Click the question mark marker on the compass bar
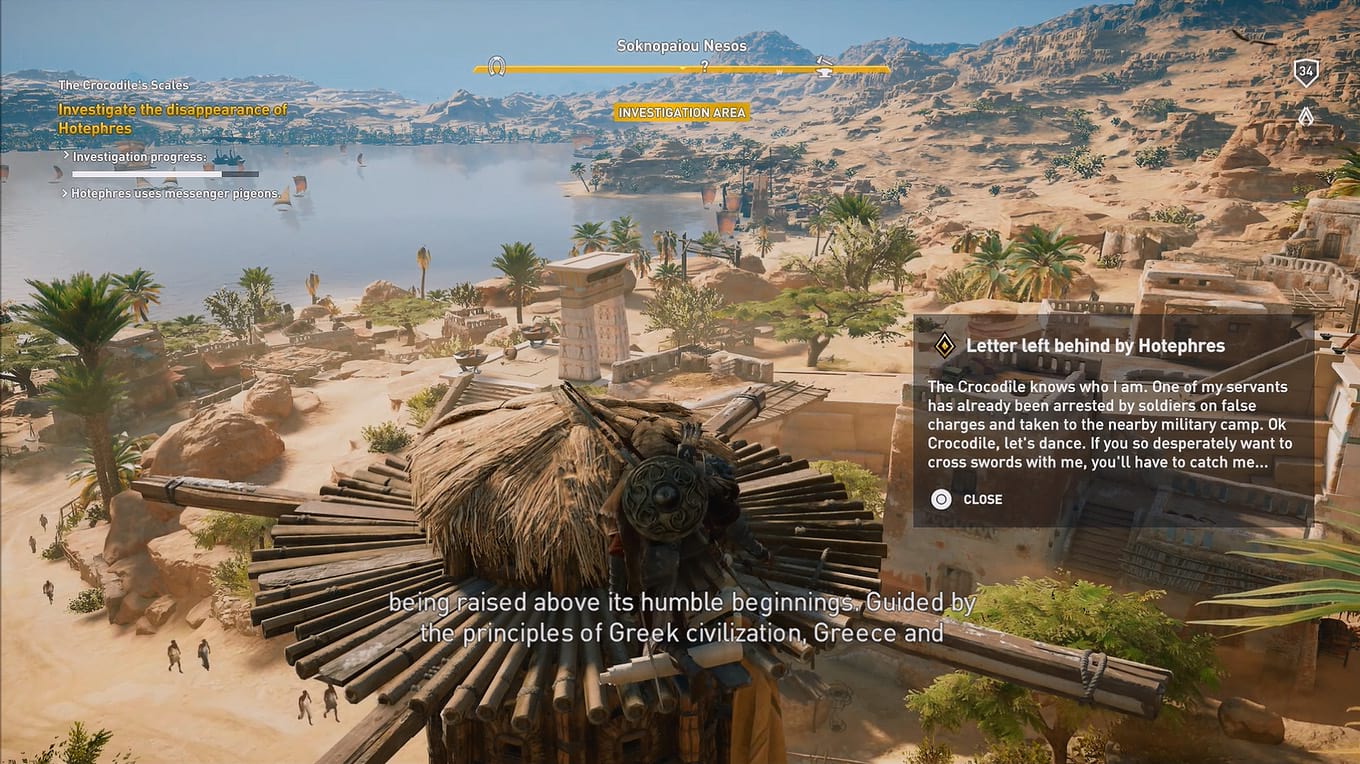1360x764 pixels. tap(704, 67)
